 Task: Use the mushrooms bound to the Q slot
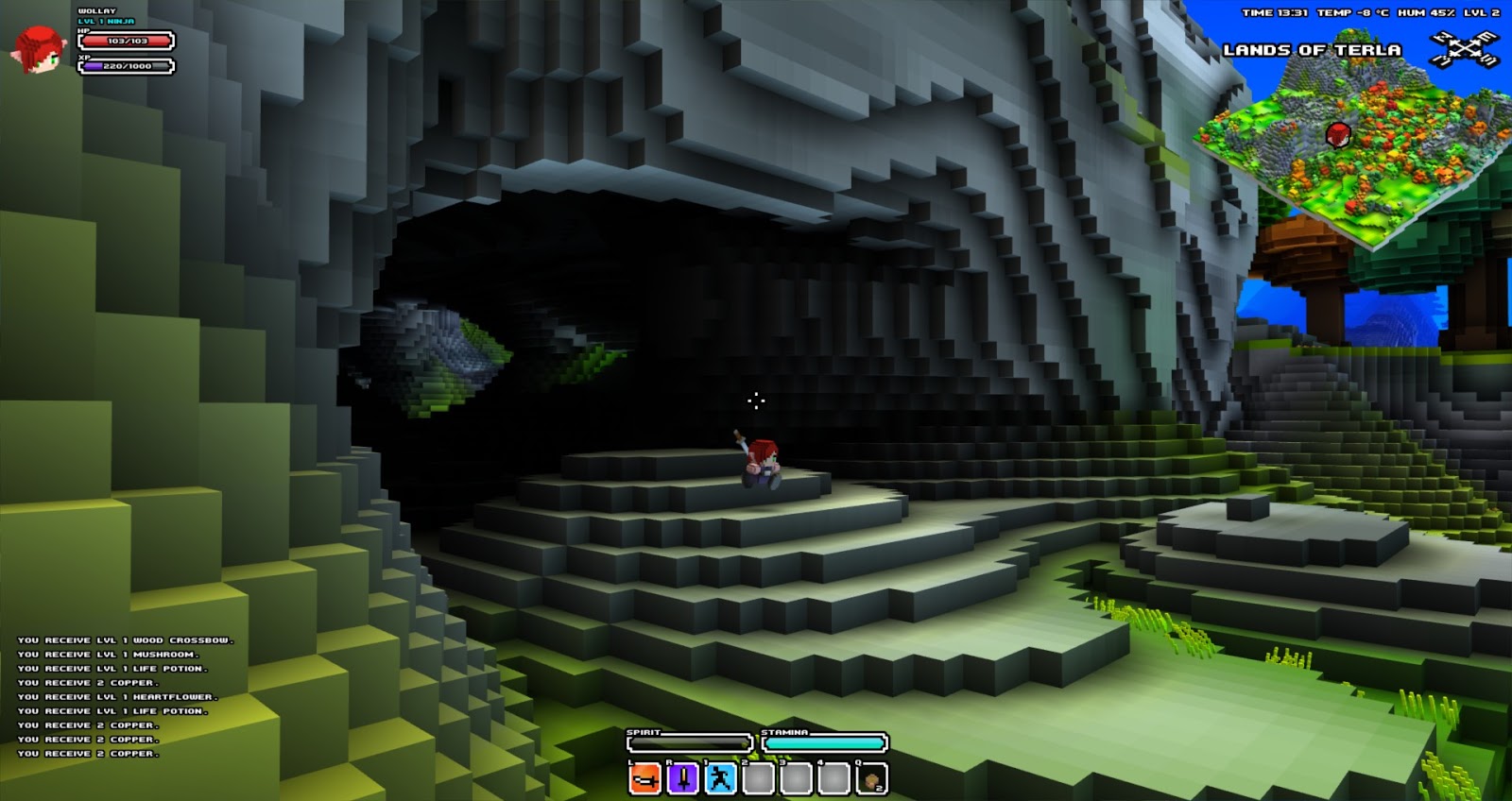point(870,780)
